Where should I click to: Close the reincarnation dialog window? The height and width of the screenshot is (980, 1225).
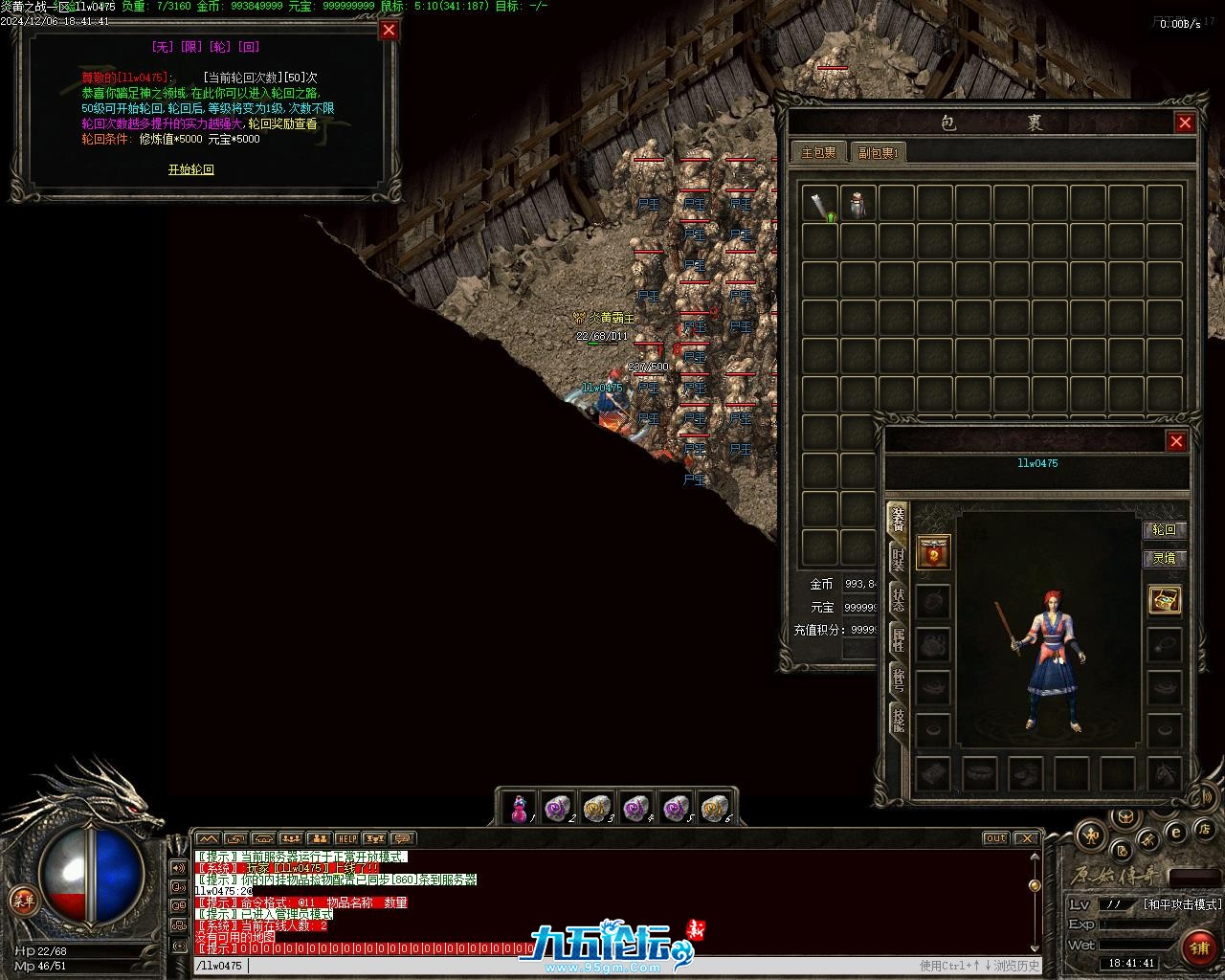[x=389, y=30]
